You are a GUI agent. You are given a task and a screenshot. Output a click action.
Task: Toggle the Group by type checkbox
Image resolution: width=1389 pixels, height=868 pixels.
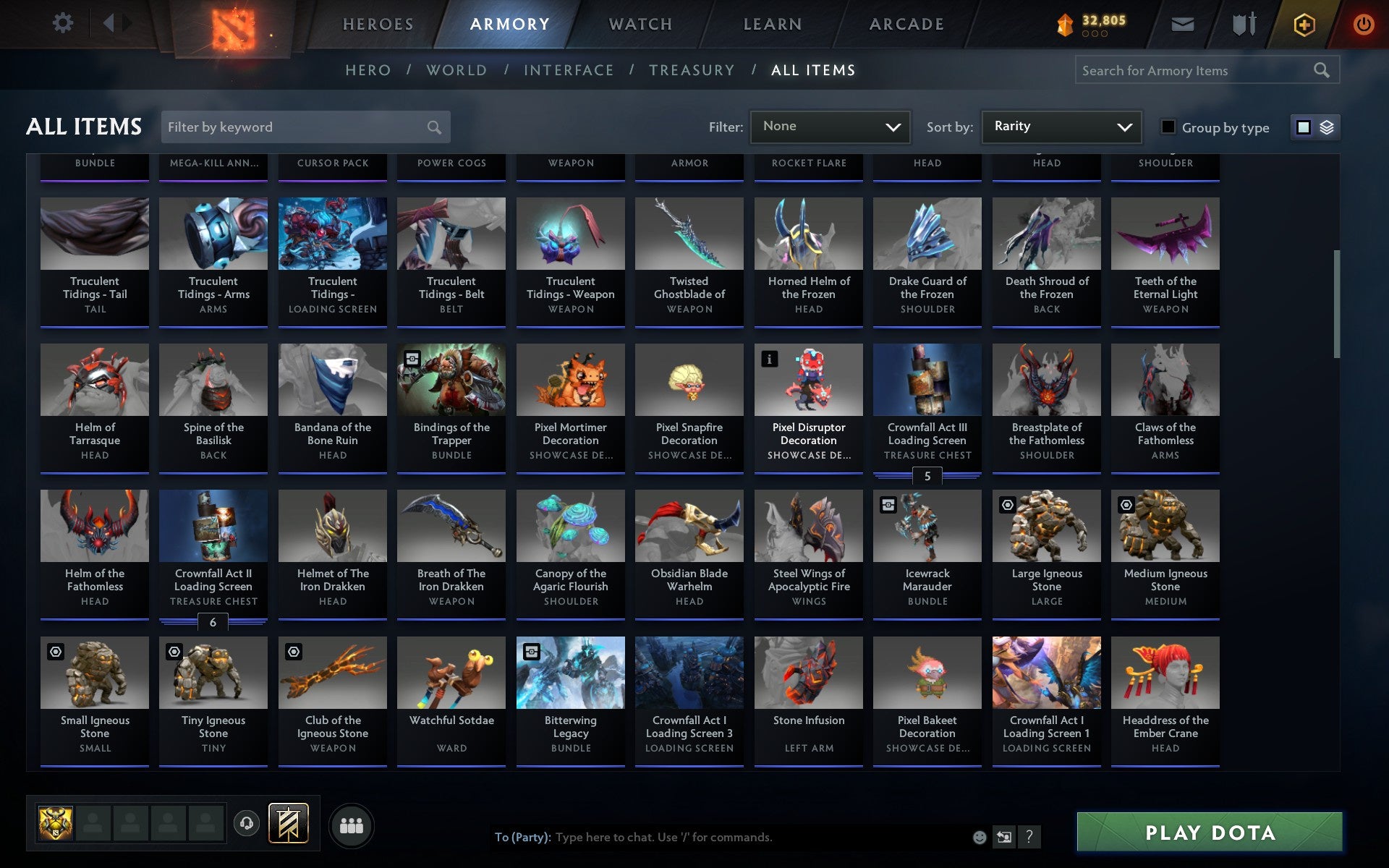point(1167,127)
